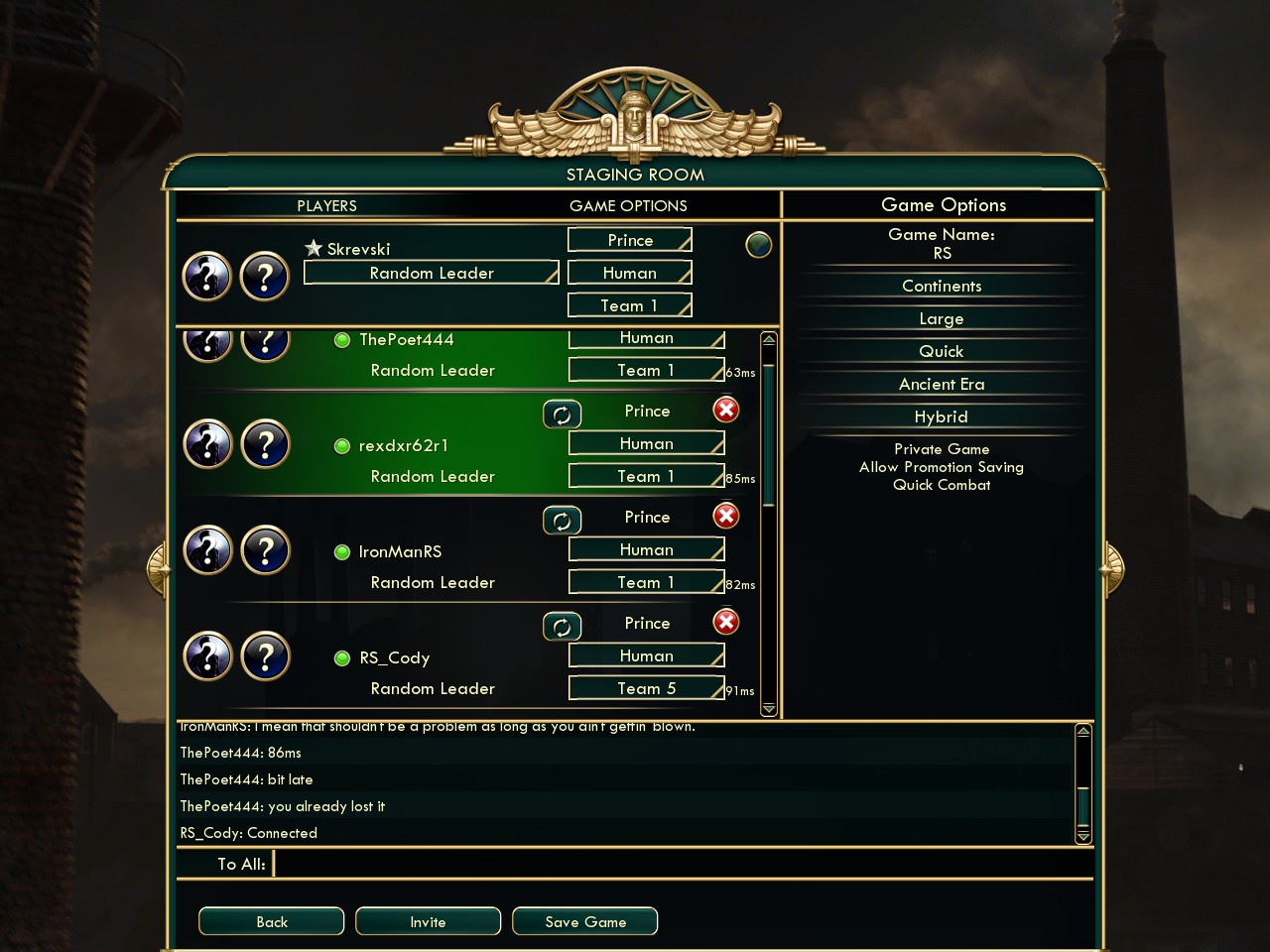Change Skrevski's Prince difficulty dropdown
This screenshot has height=952, width=1270.
[x=630, y=240]
